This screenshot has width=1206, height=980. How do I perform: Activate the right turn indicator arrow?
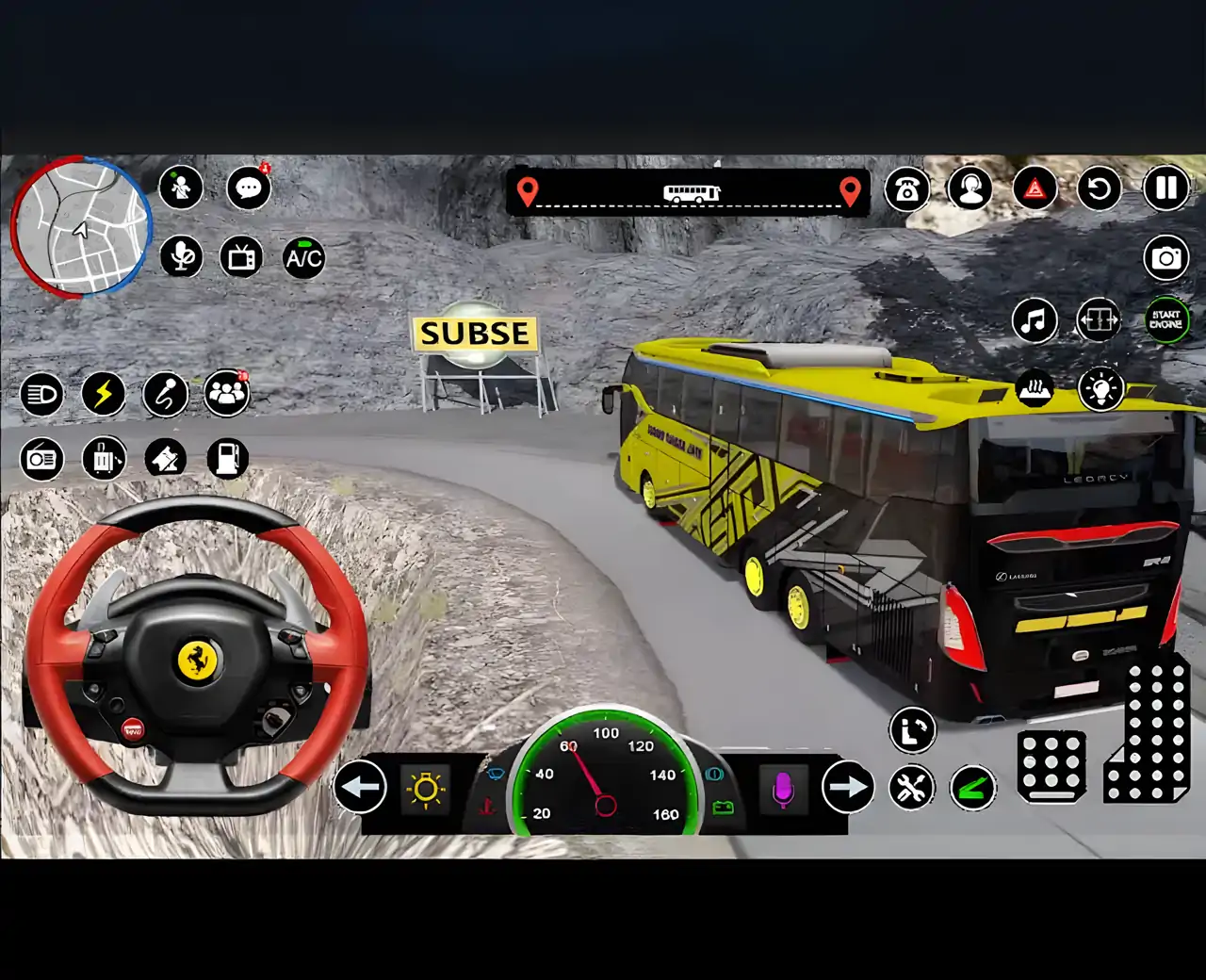(x=847, y=787)
